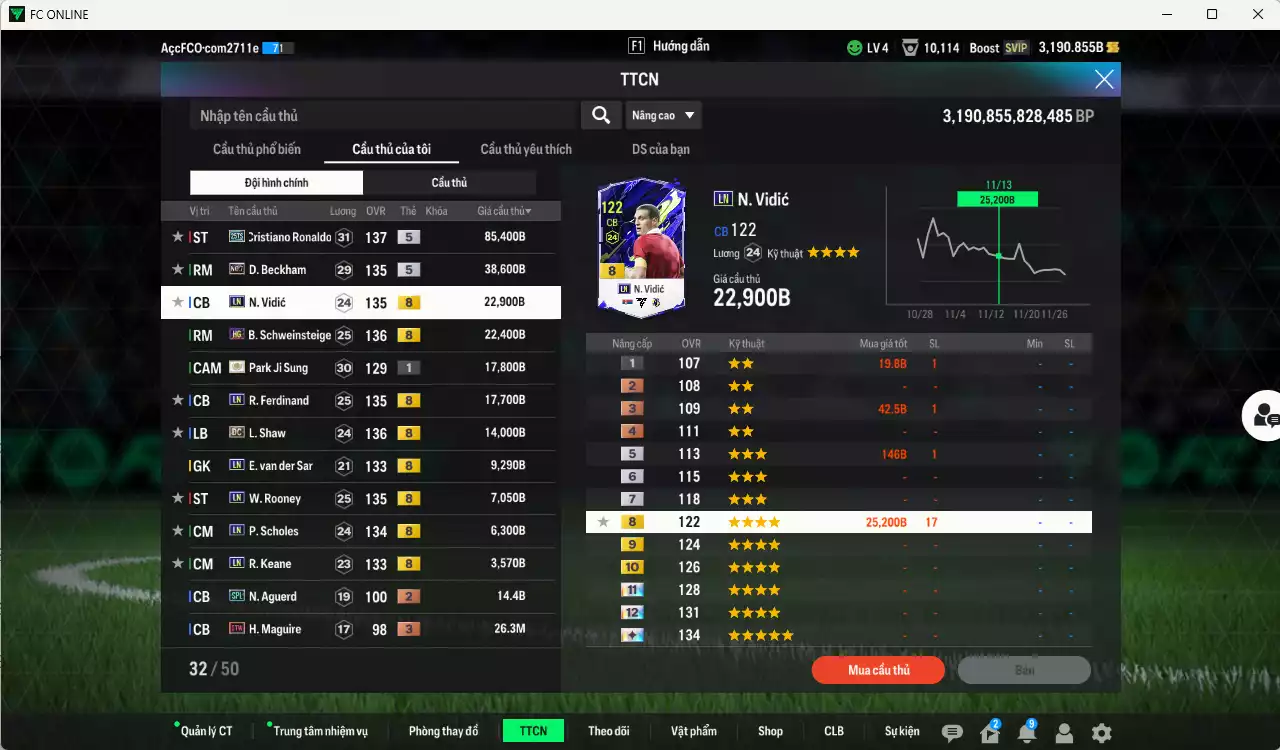Click the player name search input field
The width and height of the screenshot is (1280, 750).
click(380, 115)
